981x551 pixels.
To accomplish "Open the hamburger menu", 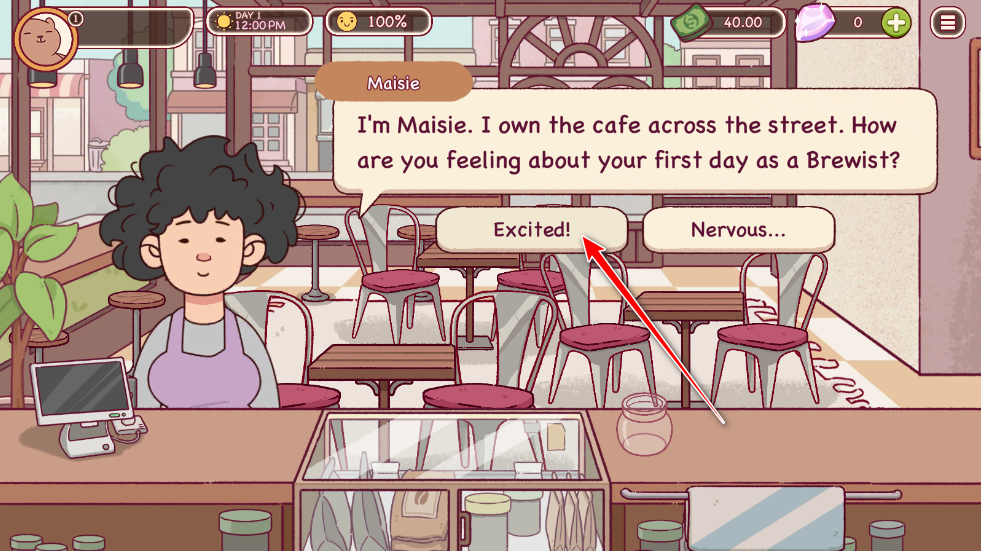I will coord(947,22).
